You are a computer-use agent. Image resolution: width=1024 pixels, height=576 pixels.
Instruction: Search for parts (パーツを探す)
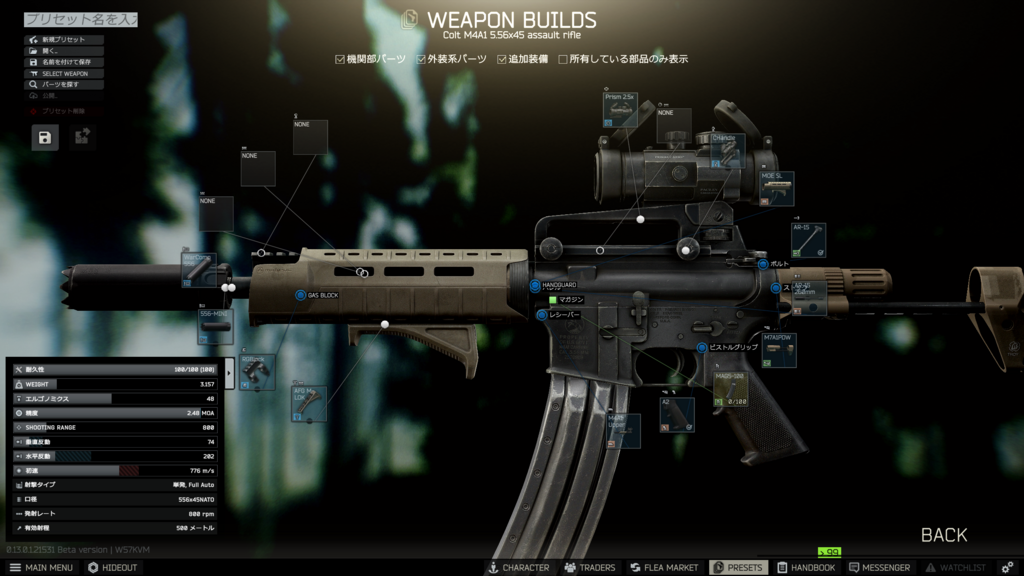[66, 85]
